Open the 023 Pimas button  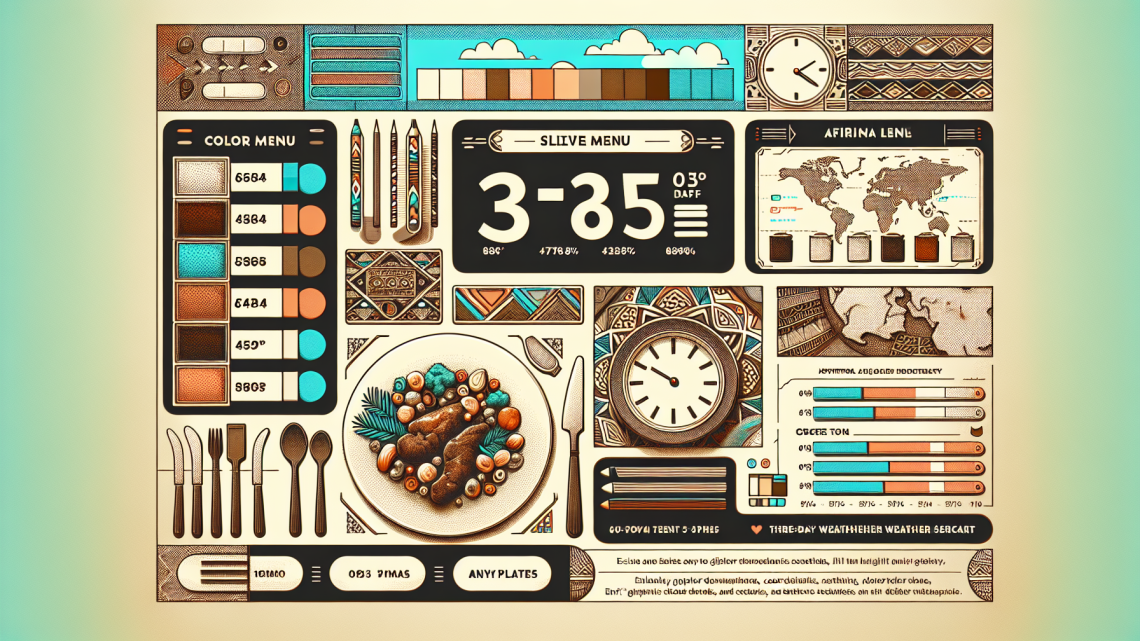click(376, 574)
